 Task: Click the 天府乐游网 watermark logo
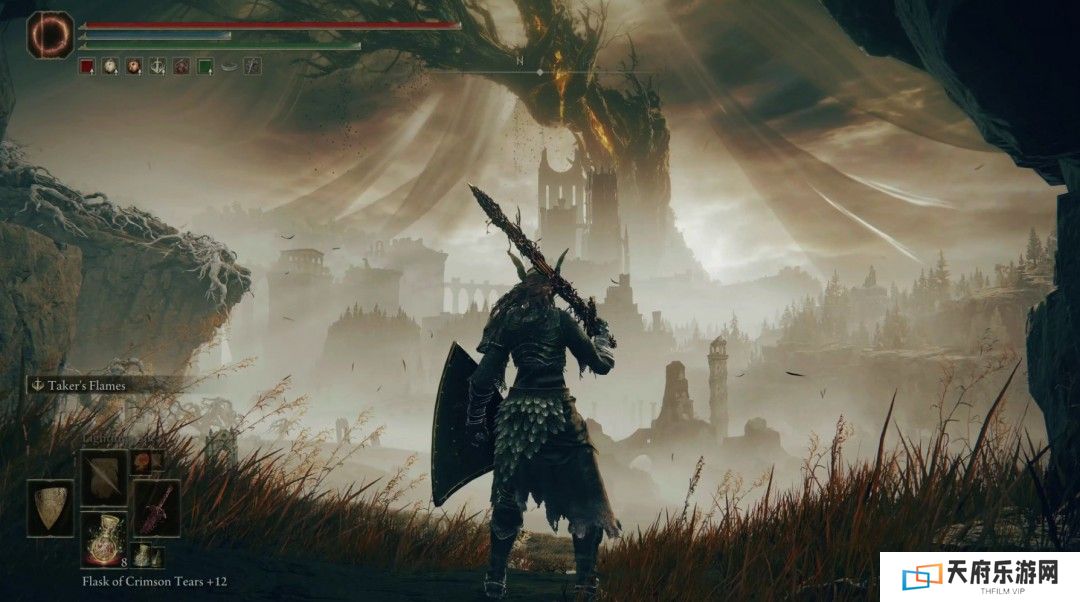(x=979, y=576)
